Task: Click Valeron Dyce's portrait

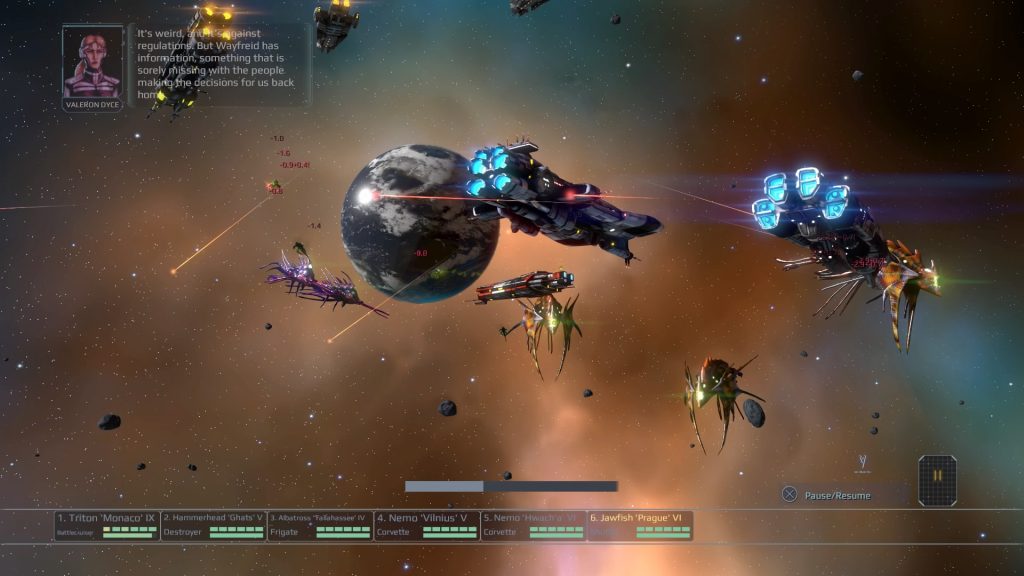Action: click(92, 62)
